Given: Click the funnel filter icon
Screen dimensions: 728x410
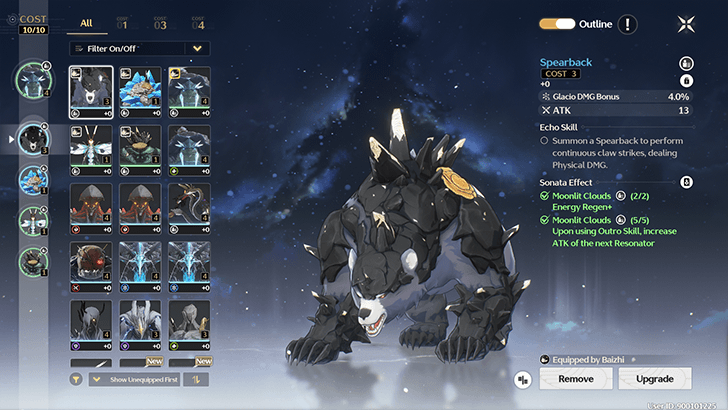Looking at the screenshot, I should click(76, 379).
